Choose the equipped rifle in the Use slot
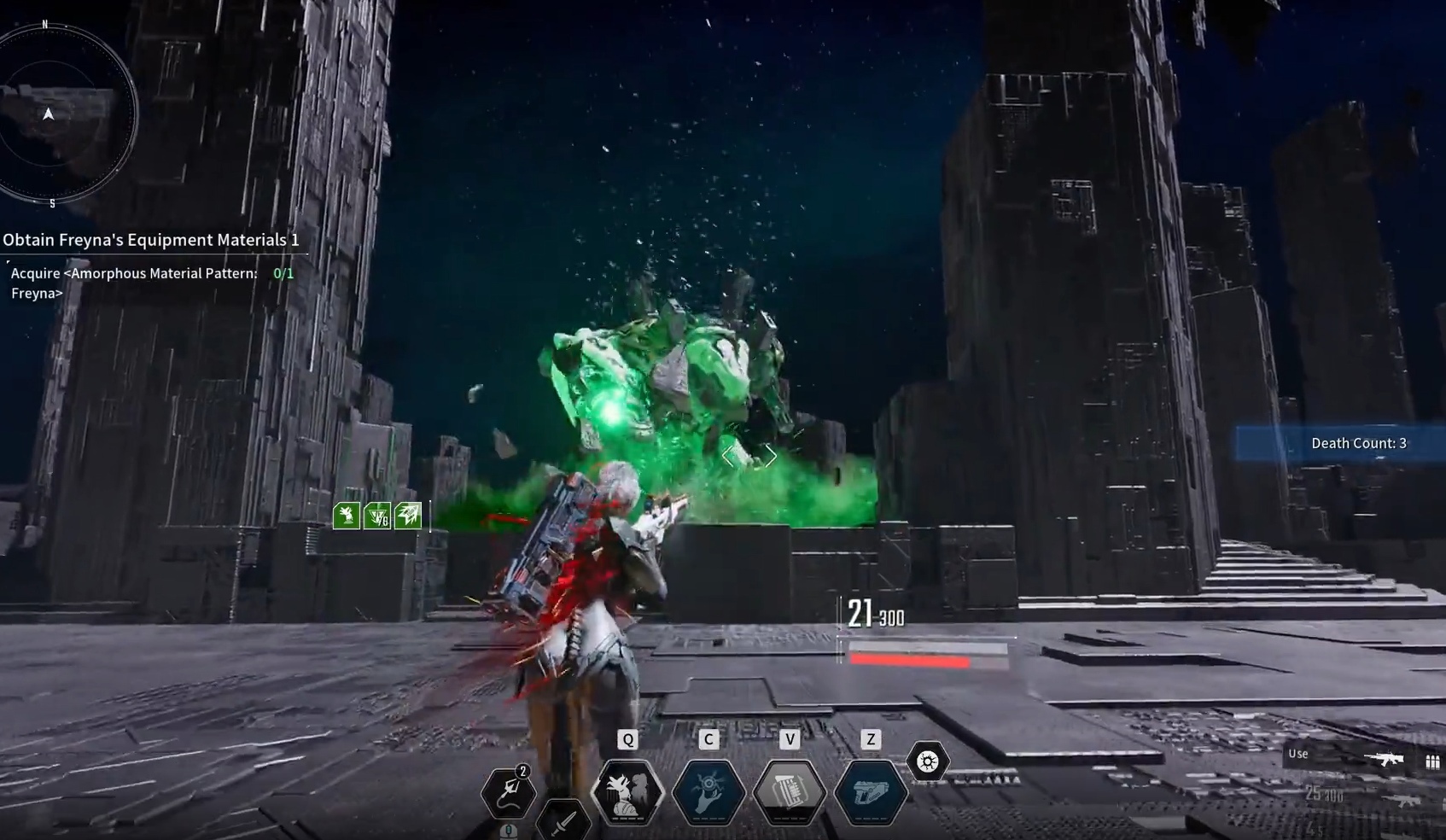 tap(1383, 759)
